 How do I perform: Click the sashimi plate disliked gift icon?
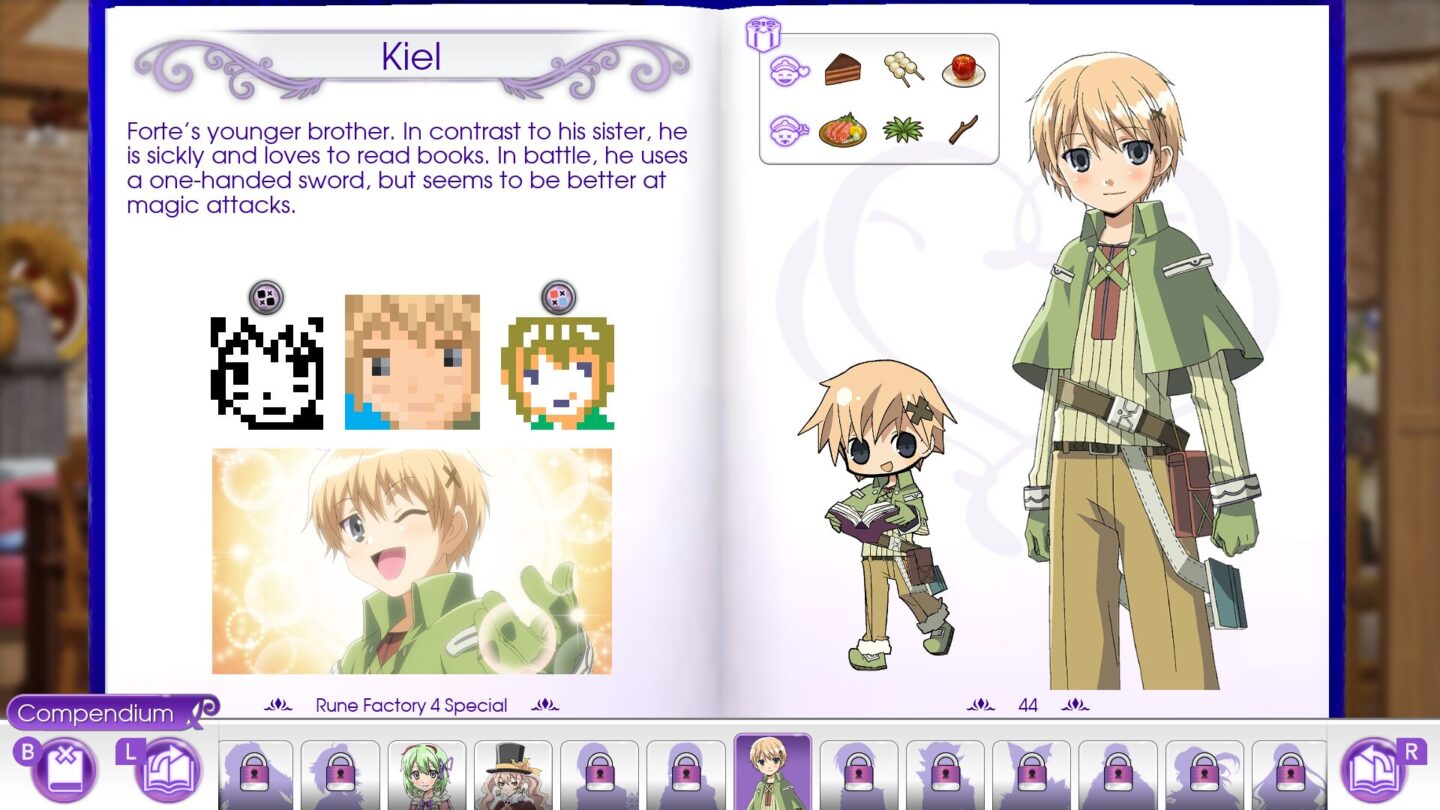pyautogui.click(x=845, y=131)
